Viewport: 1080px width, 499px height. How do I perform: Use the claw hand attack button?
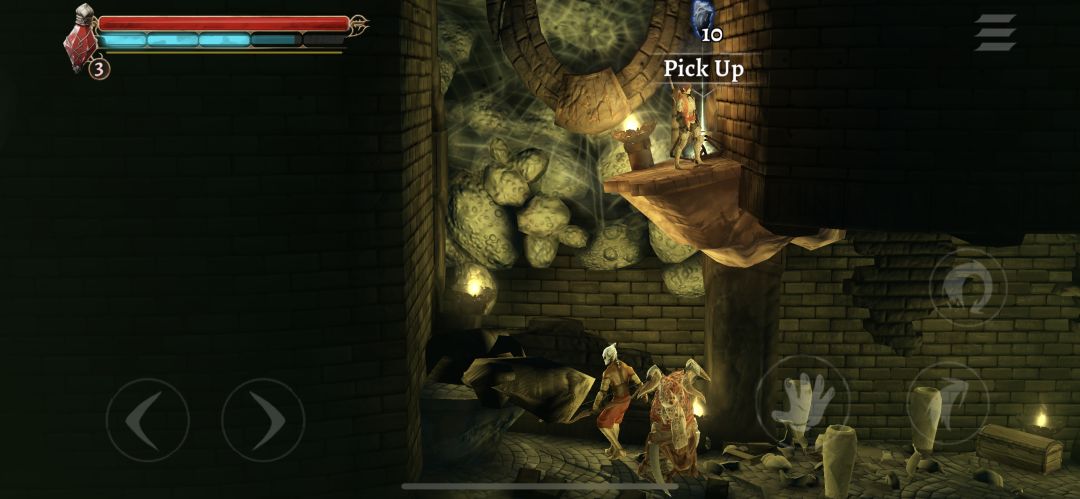pos(802,402)
